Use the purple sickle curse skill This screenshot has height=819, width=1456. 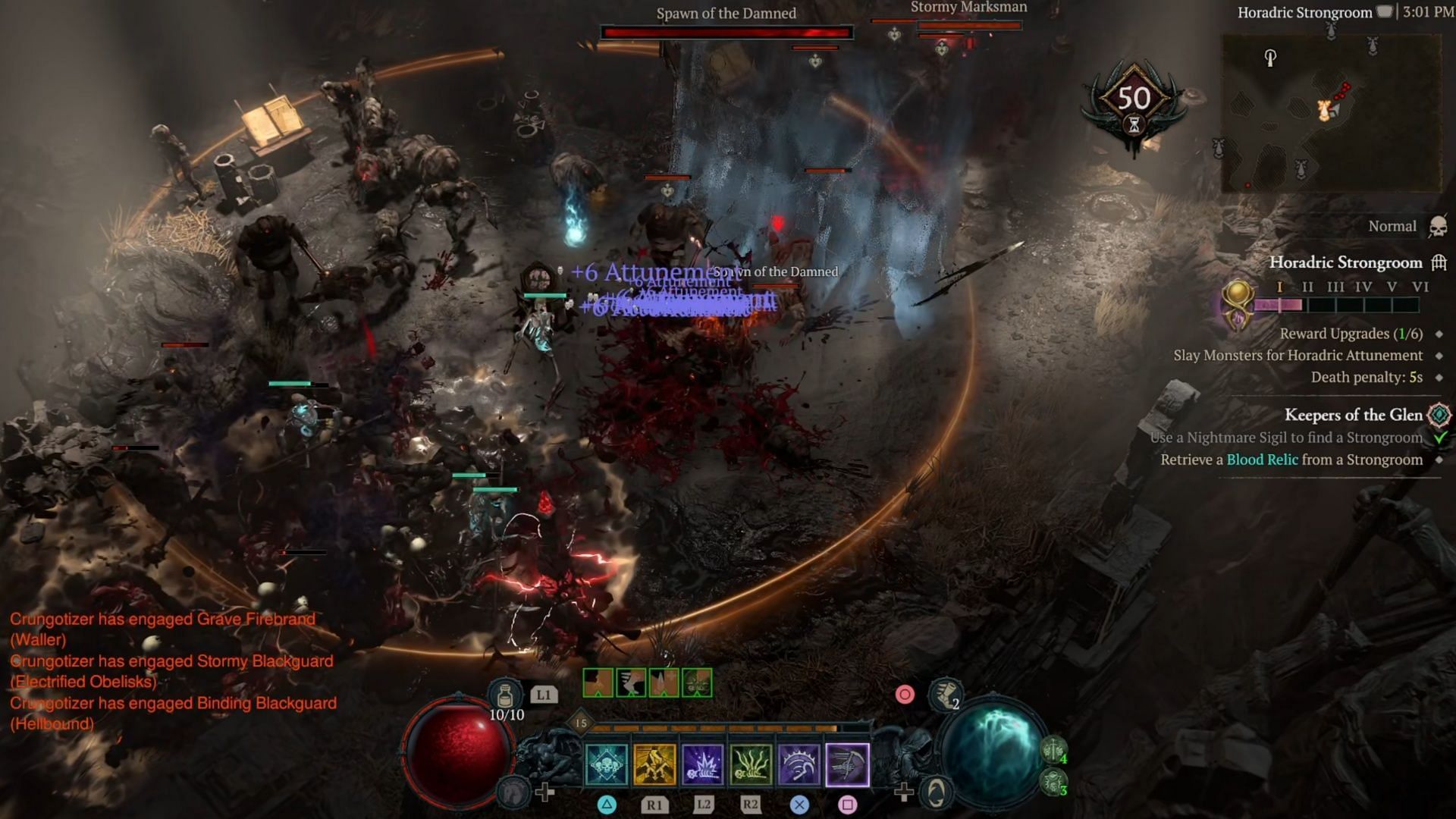tap(799, 764)
